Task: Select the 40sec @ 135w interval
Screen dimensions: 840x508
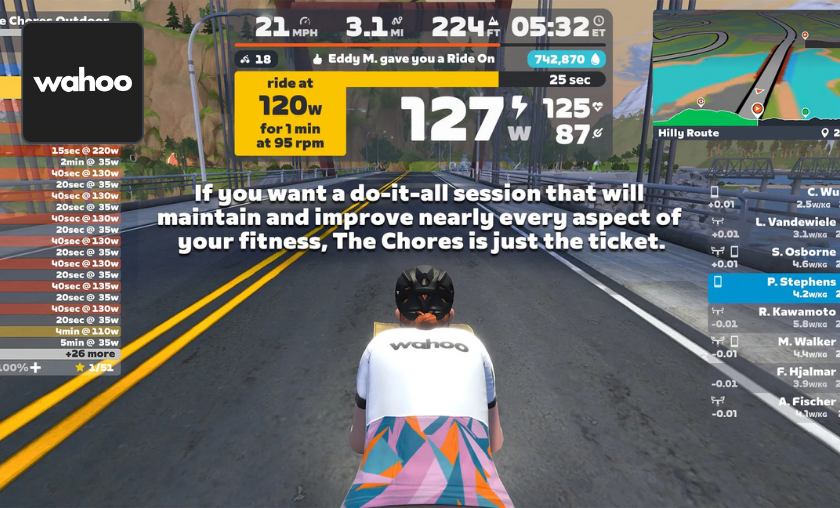Action: (x=85, y=285)
